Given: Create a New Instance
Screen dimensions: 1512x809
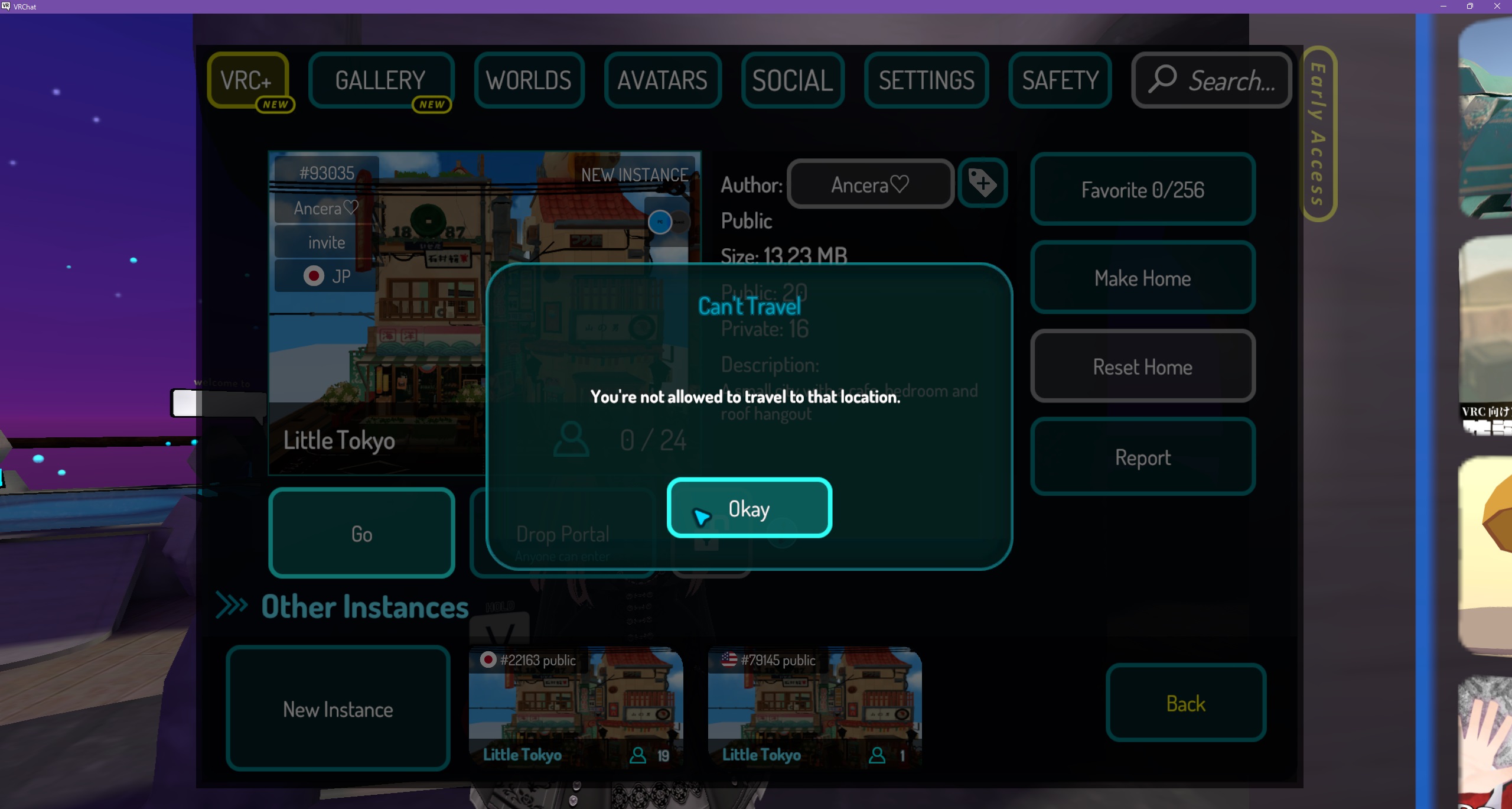Looking at the screenshot, I should [338, 709].
